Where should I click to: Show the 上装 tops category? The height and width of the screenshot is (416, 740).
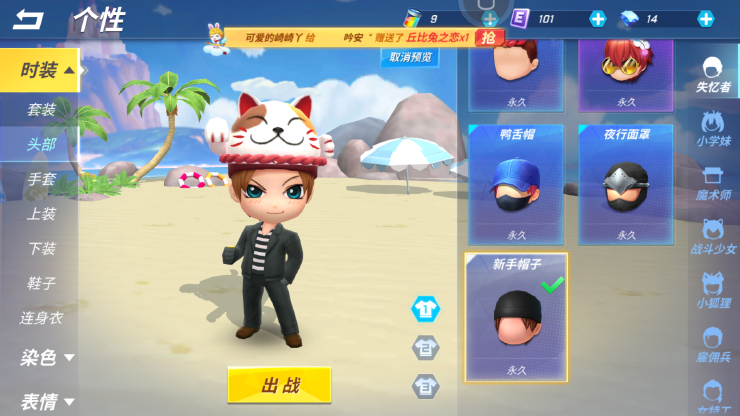(41, 213)
